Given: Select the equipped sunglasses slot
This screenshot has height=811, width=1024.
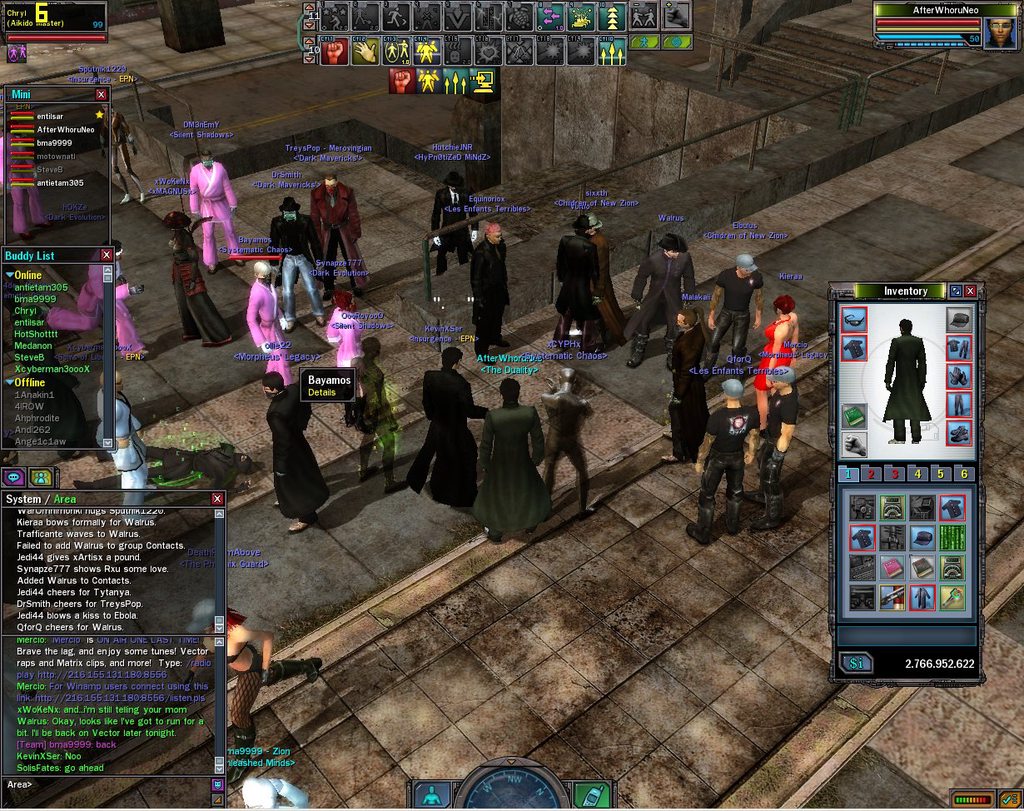Looking at the screenshot, I should click(853, 320).
